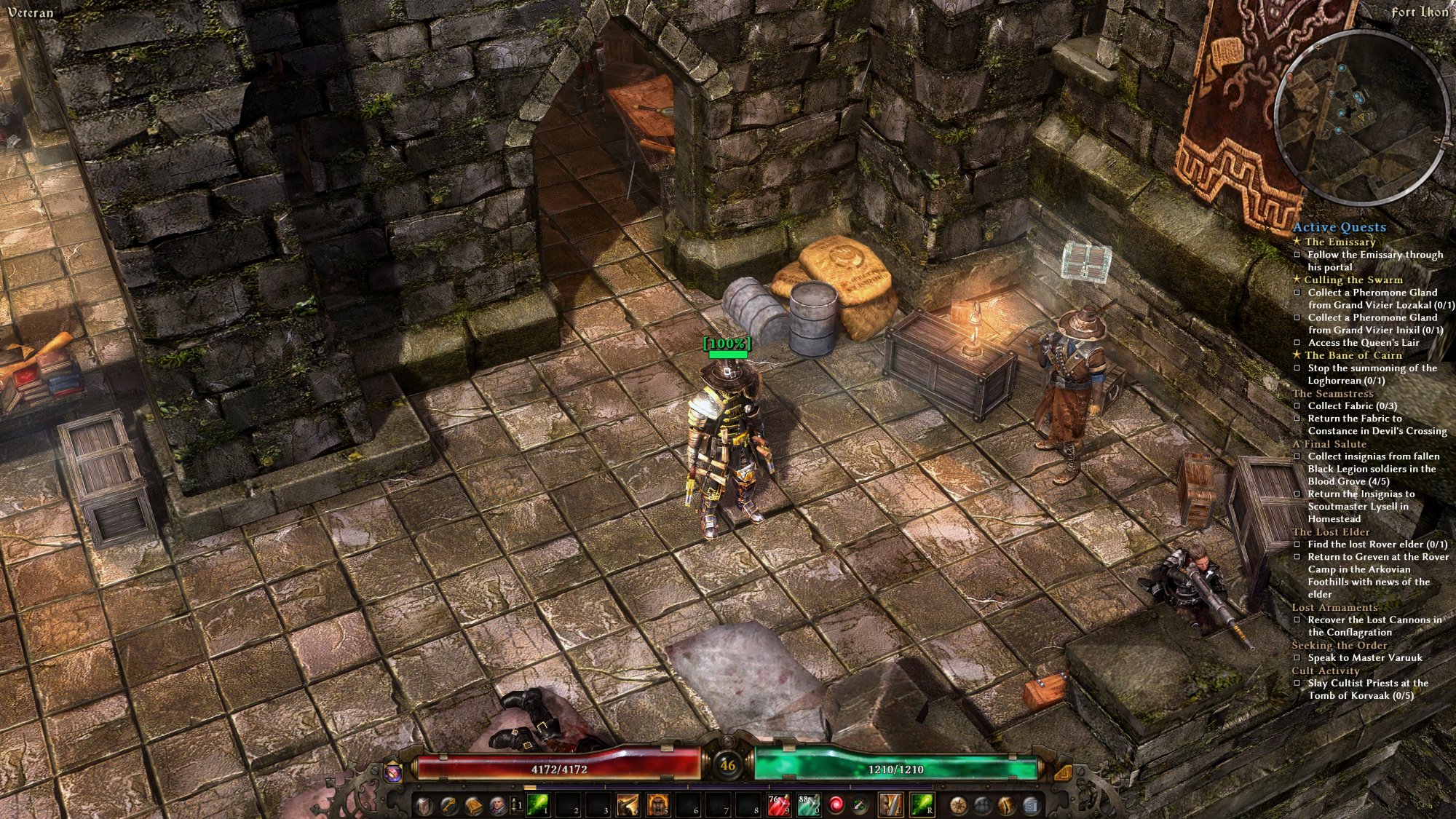Select the right mouse button green beam skill
Screen dimensions: 1456x819
point(922,804)
